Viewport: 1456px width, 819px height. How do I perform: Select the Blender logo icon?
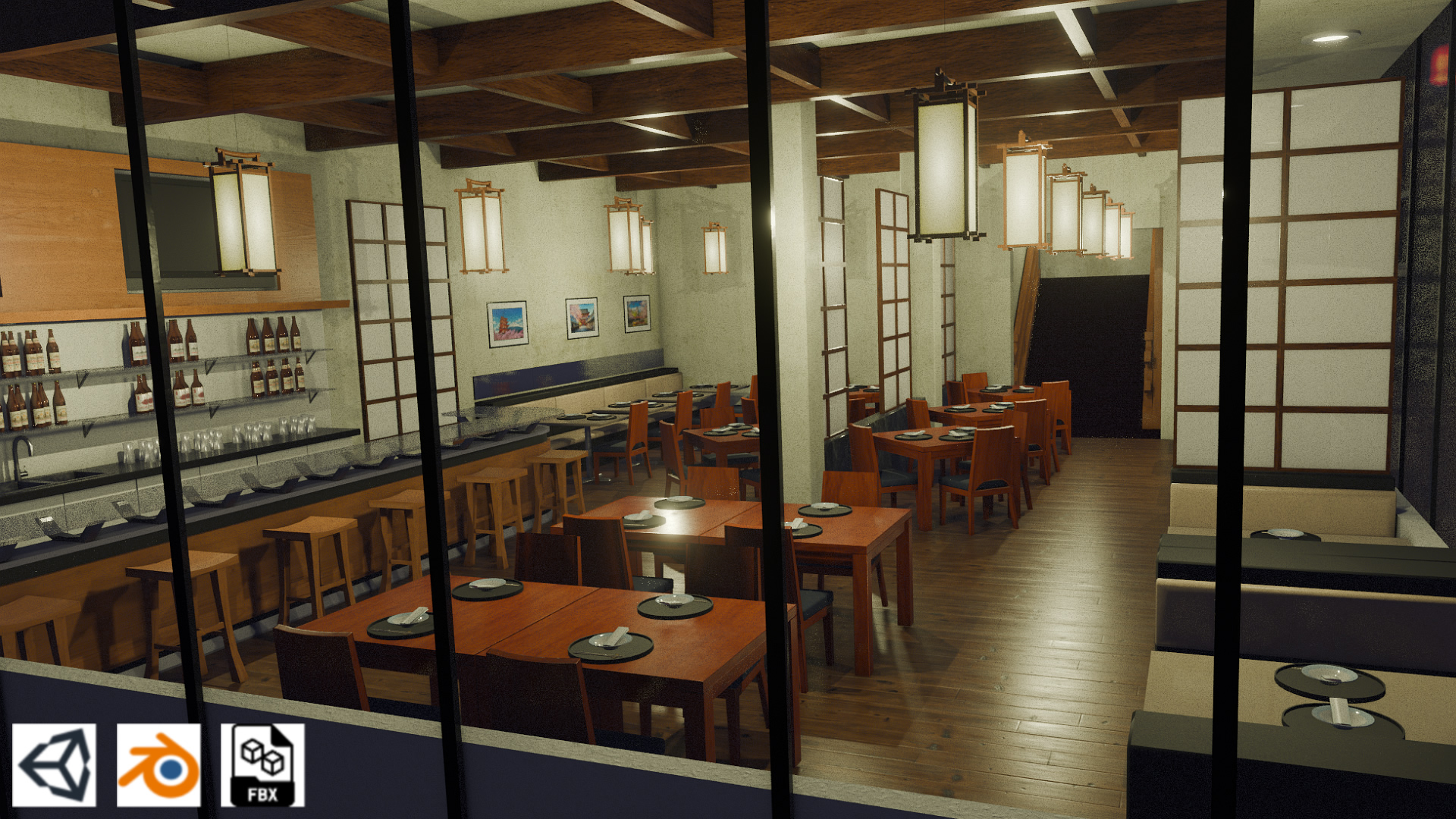coord(158,765)
